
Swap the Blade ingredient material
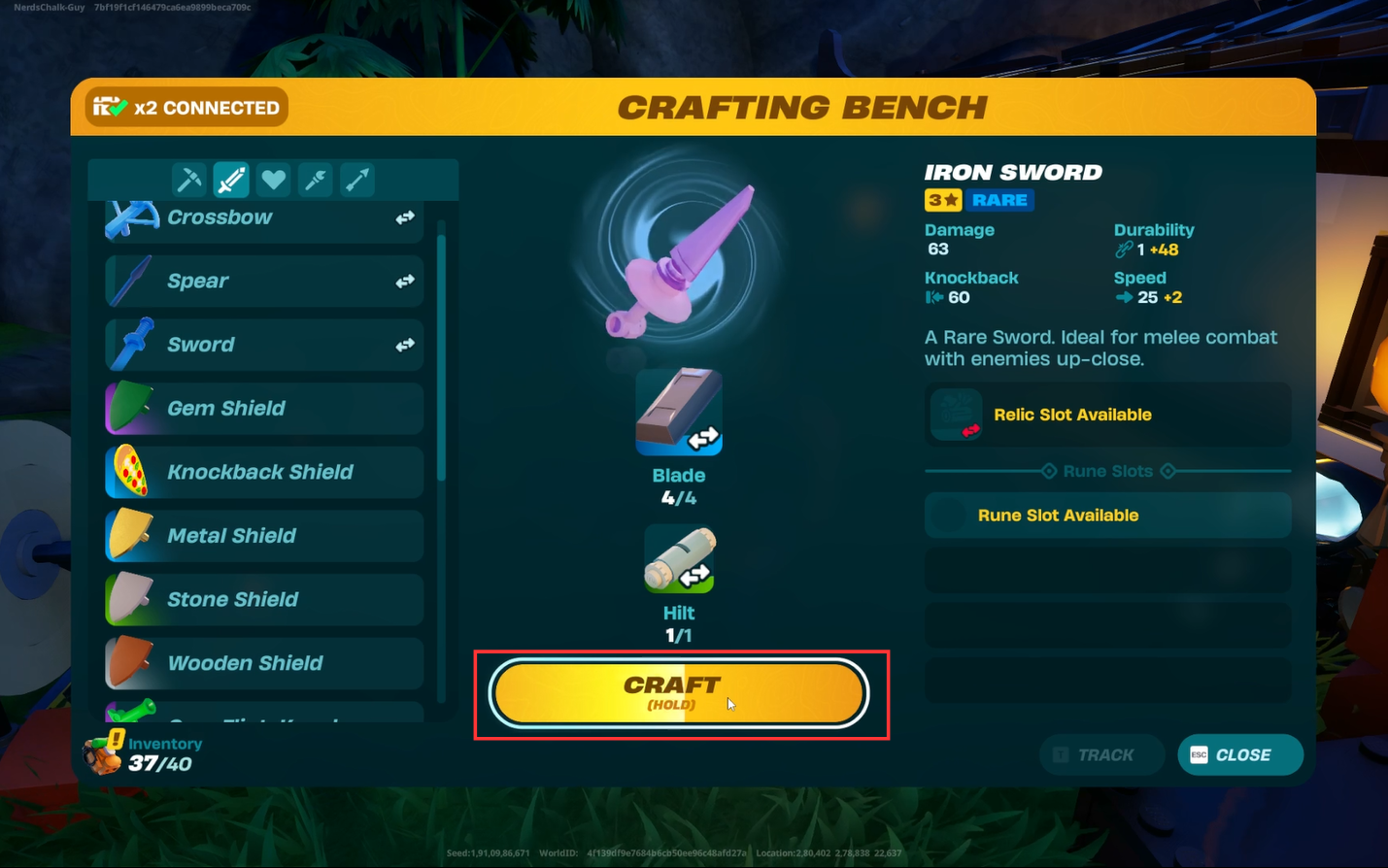pos(679,412)
